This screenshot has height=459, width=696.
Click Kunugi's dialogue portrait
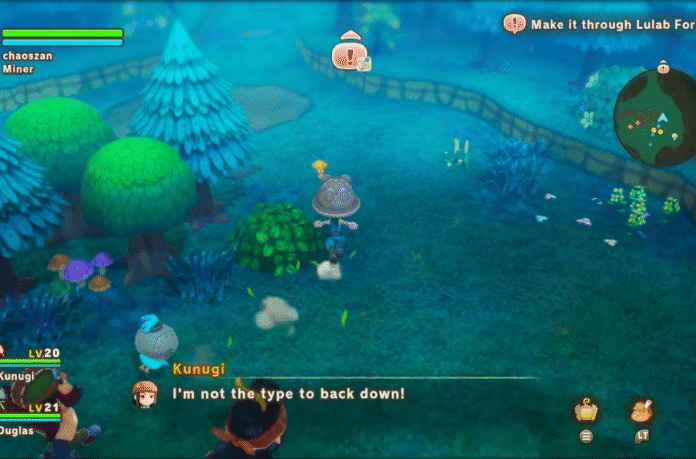coord(144,393)
